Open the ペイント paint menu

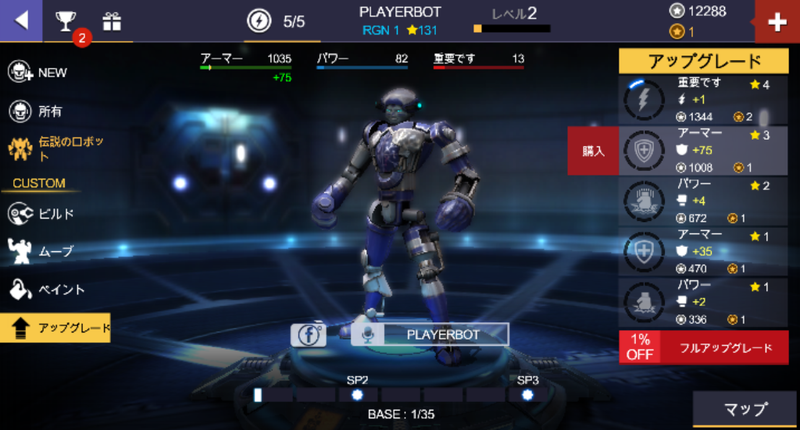coord(45,289)
